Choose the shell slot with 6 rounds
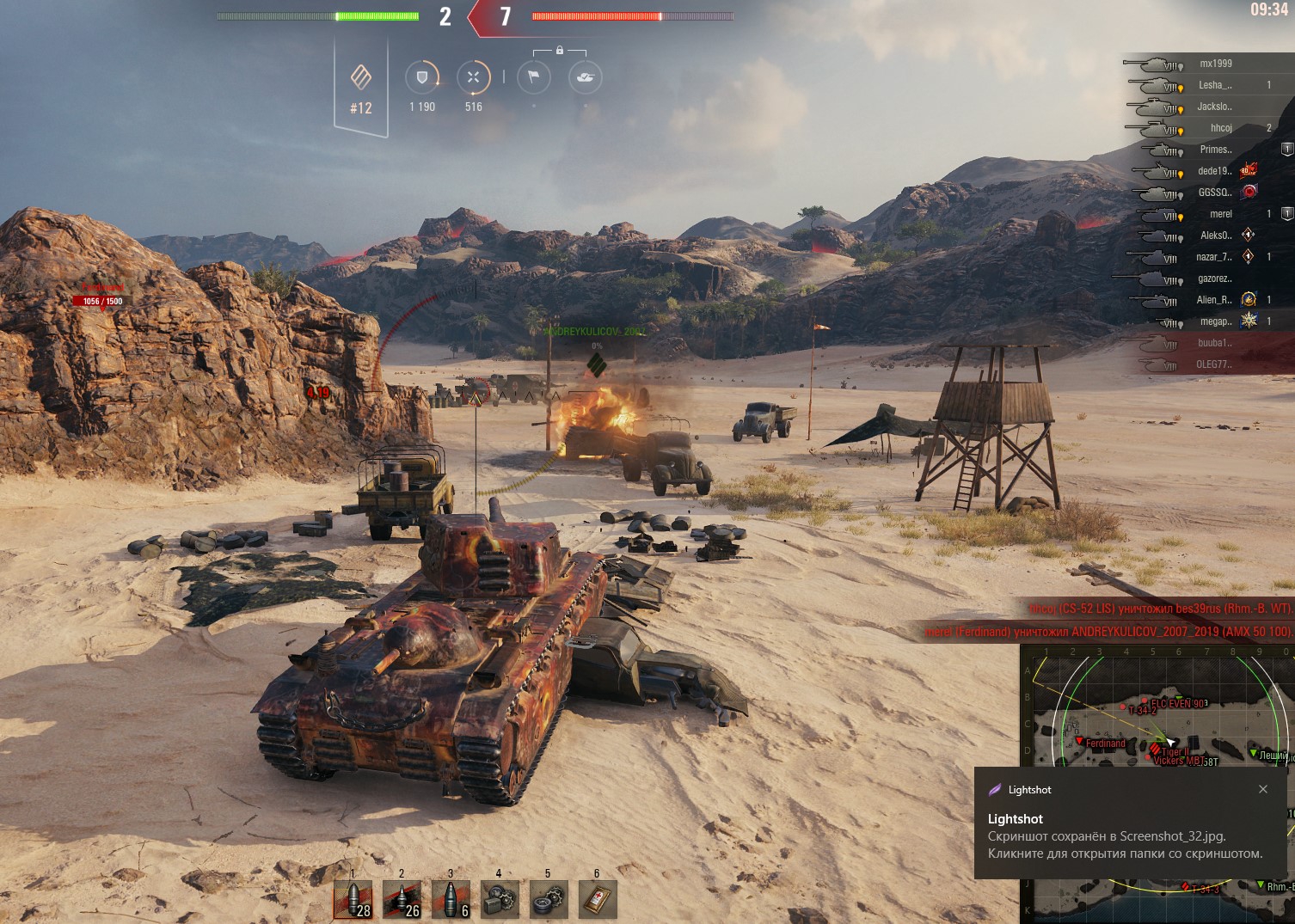This screenshot has width=1295, height=924. click(x=451, y=900)
